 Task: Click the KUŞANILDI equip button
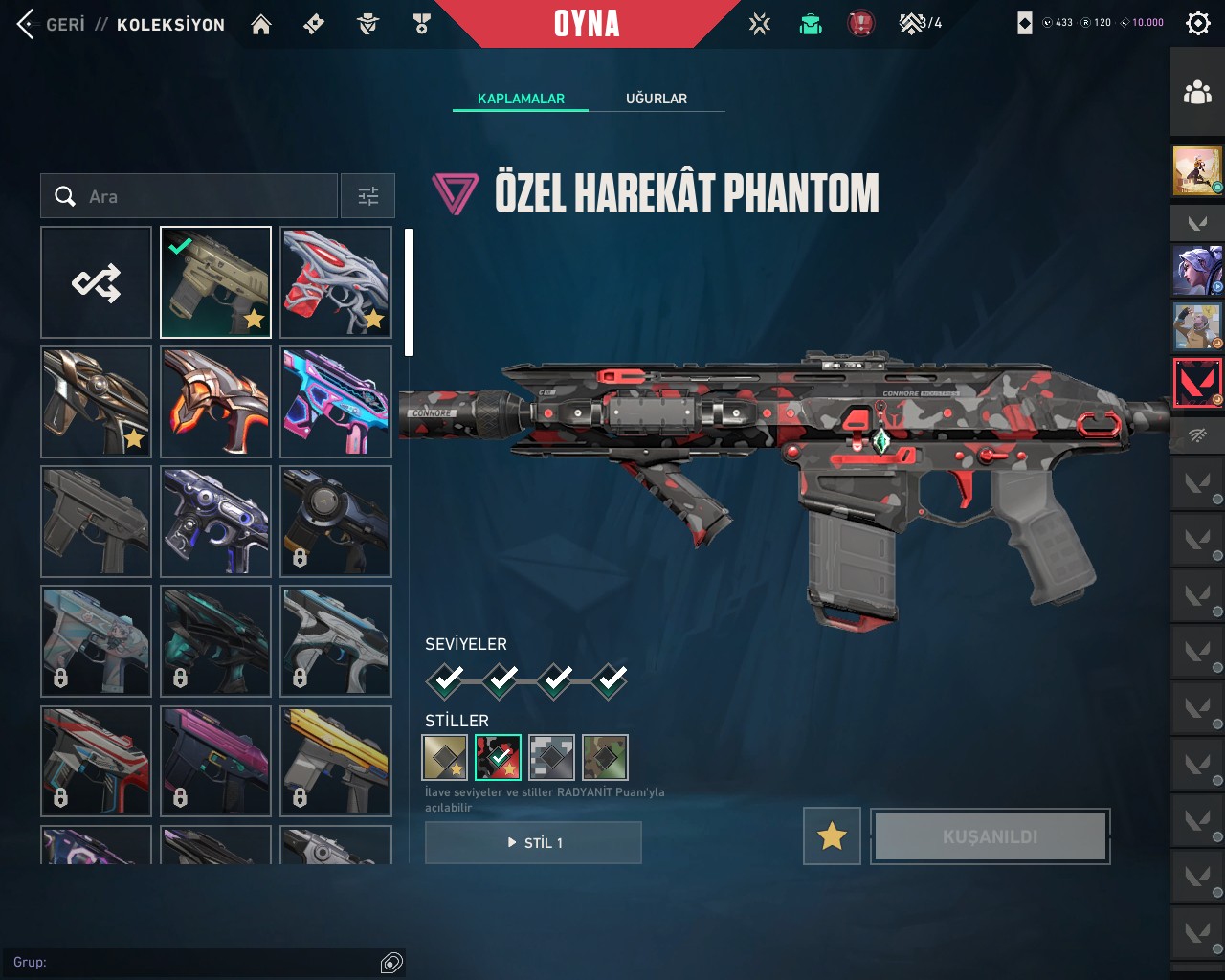click(x=990, y=836)
